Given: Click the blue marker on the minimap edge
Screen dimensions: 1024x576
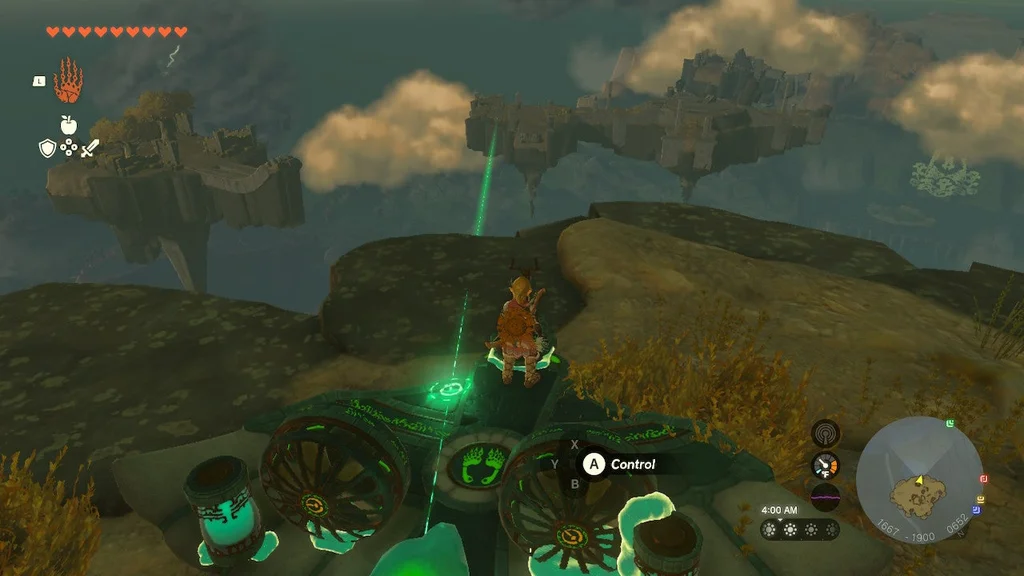Looking at the screenshot, I should 977,510.
